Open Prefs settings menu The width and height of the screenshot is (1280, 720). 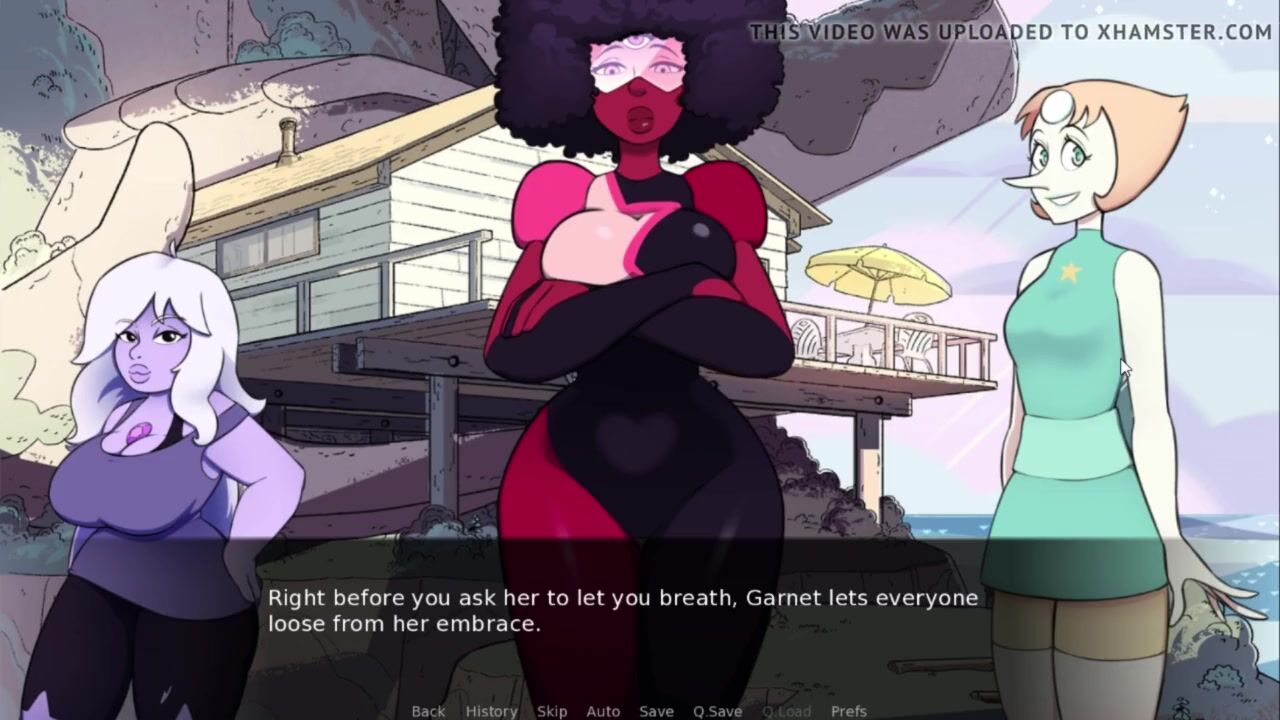click(x=848, y=711)
